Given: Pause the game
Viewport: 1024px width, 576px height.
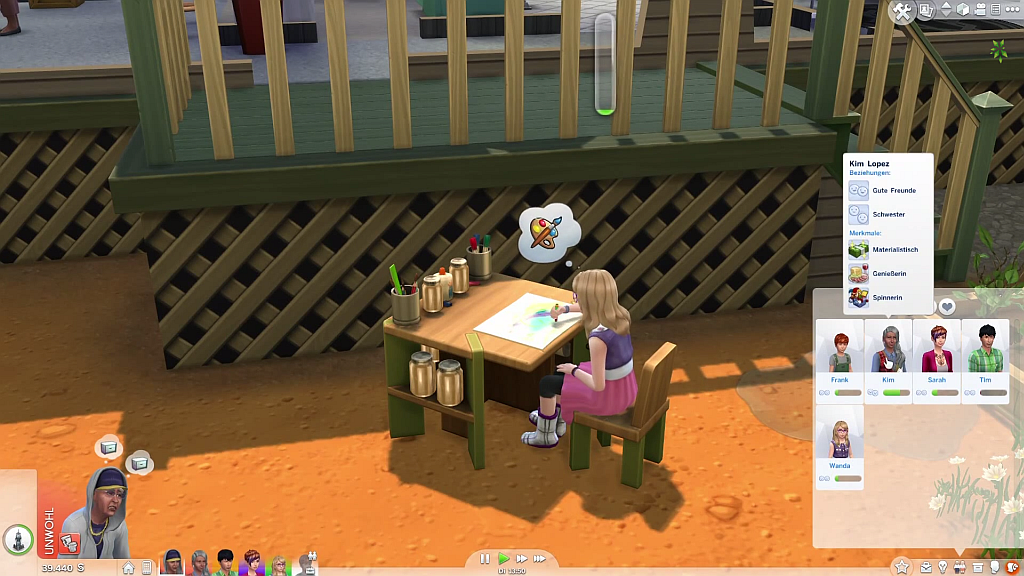Looking at the screenshot, I should [x=485, y=559].
